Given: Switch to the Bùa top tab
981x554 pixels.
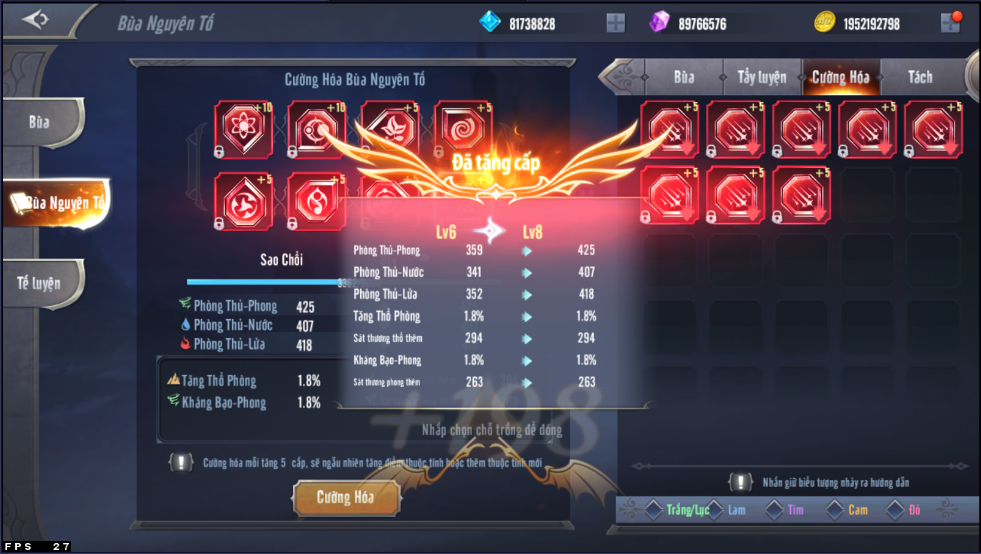Looking at the screenshot, I should coord(684,77).
